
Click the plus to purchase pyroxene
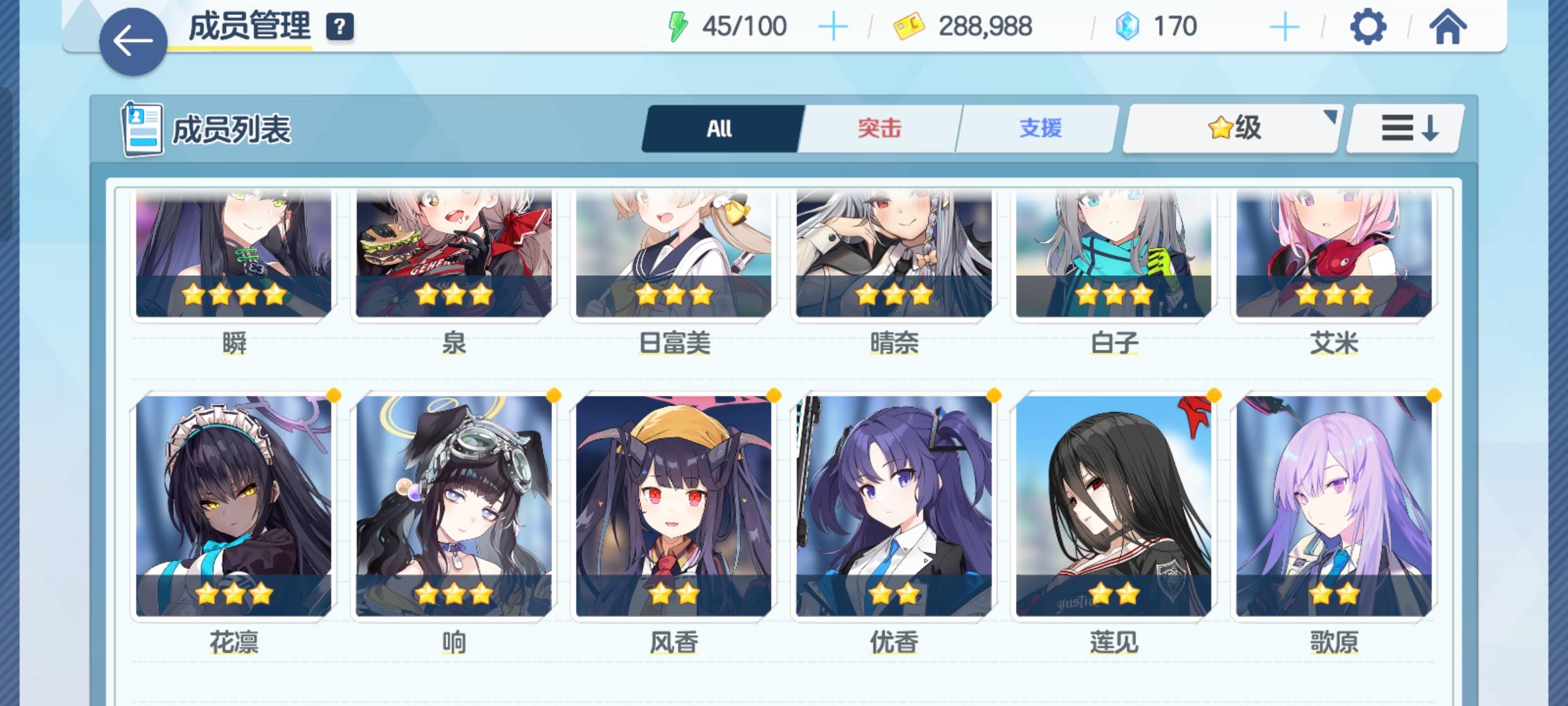(x=1284, y=27)
